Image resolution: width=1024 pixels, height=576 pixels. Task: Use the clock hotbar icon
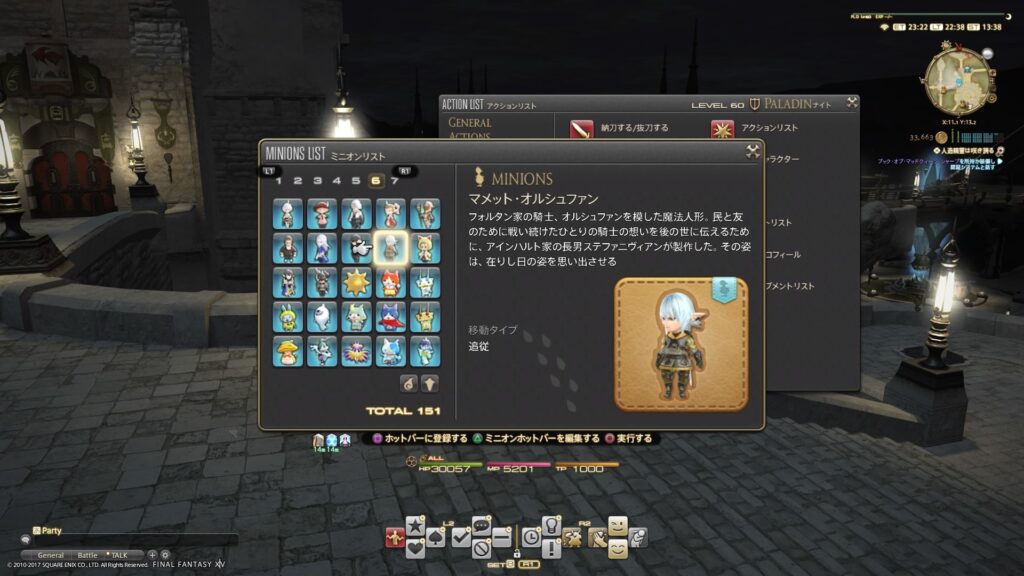point(531,538)
